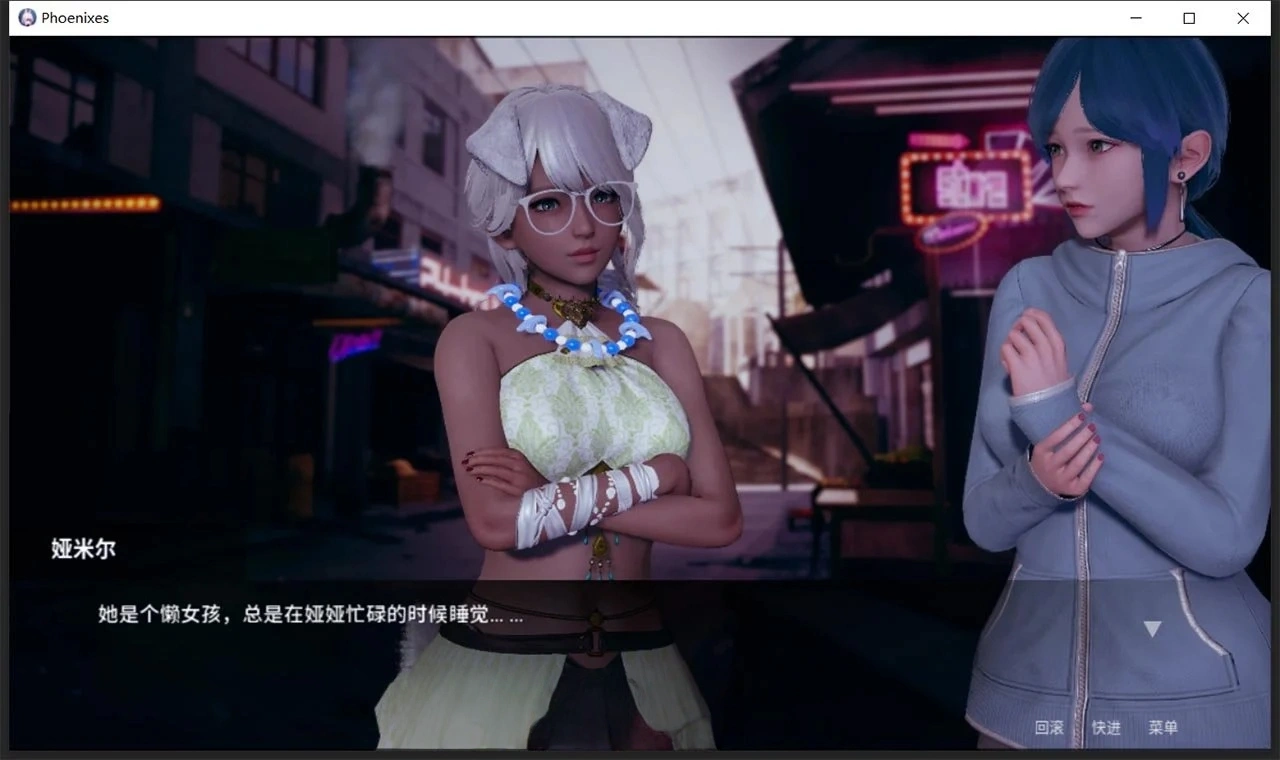
Task: Minimize the Phoenixes window
Action: pyautogui.click(x=1135, y=17)
